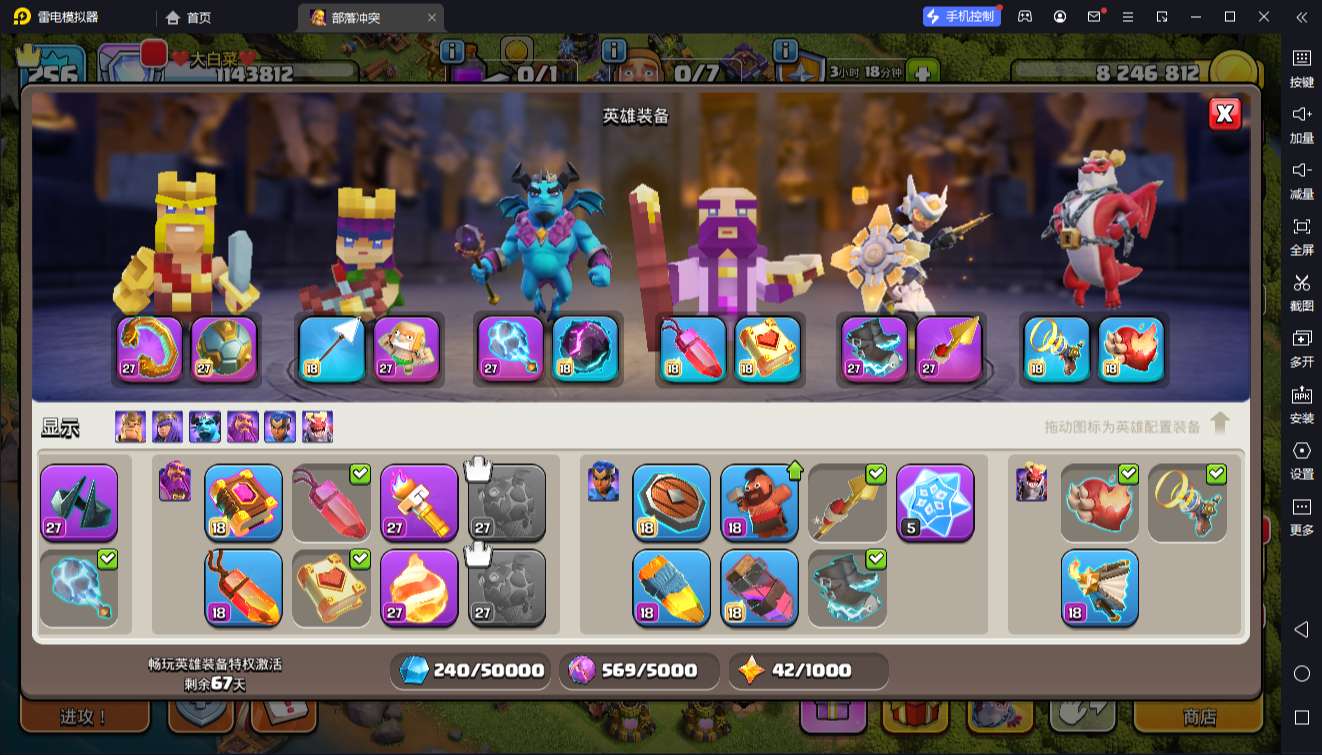This screenshot has width=1322, height=755.
Task: Select the equipped Action Figure slot
Action: point(407,349)
